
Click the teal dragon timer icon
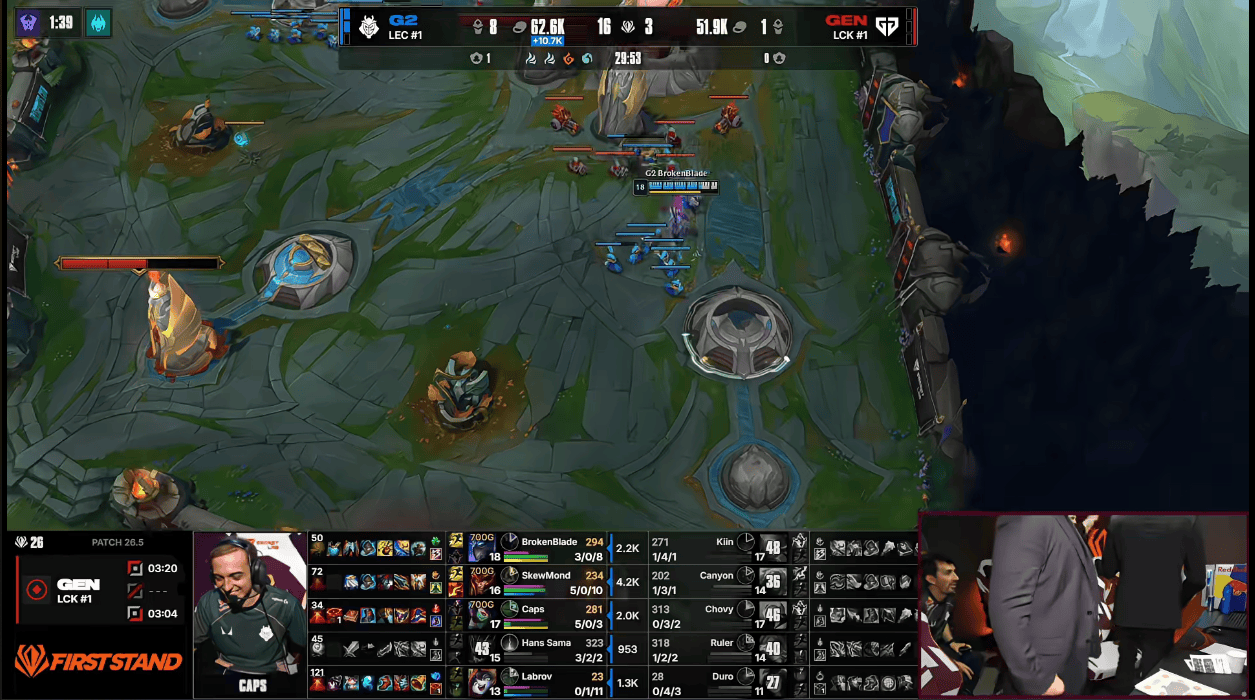(98, 22)
